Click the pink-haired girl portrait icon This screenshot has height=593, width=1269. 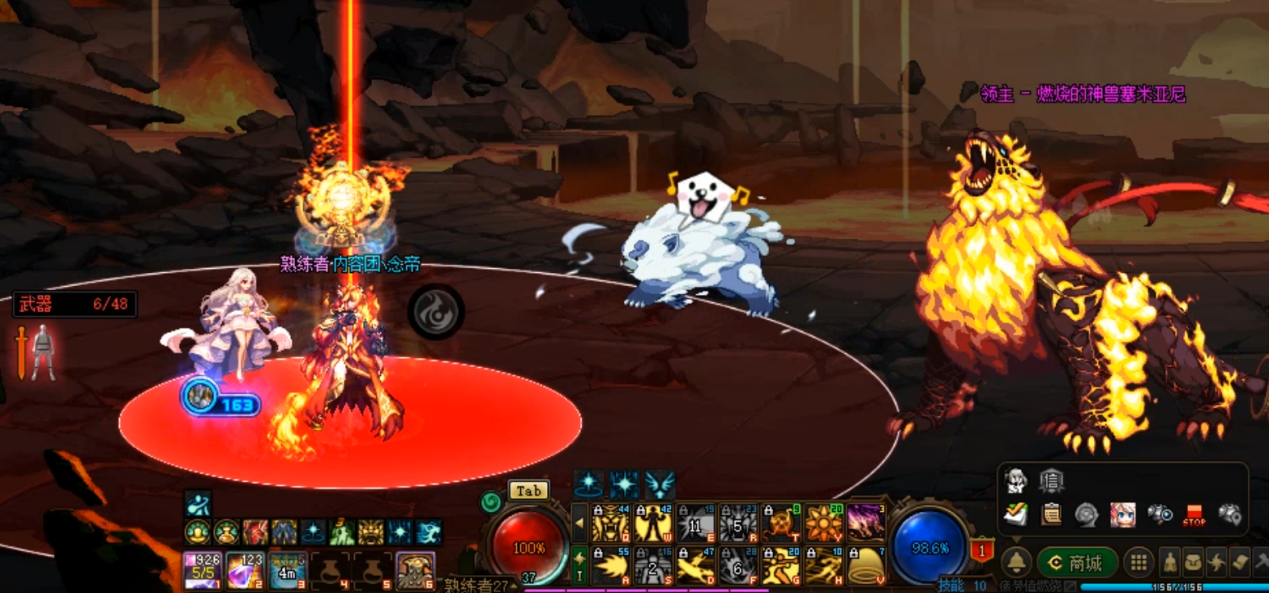1122,515
